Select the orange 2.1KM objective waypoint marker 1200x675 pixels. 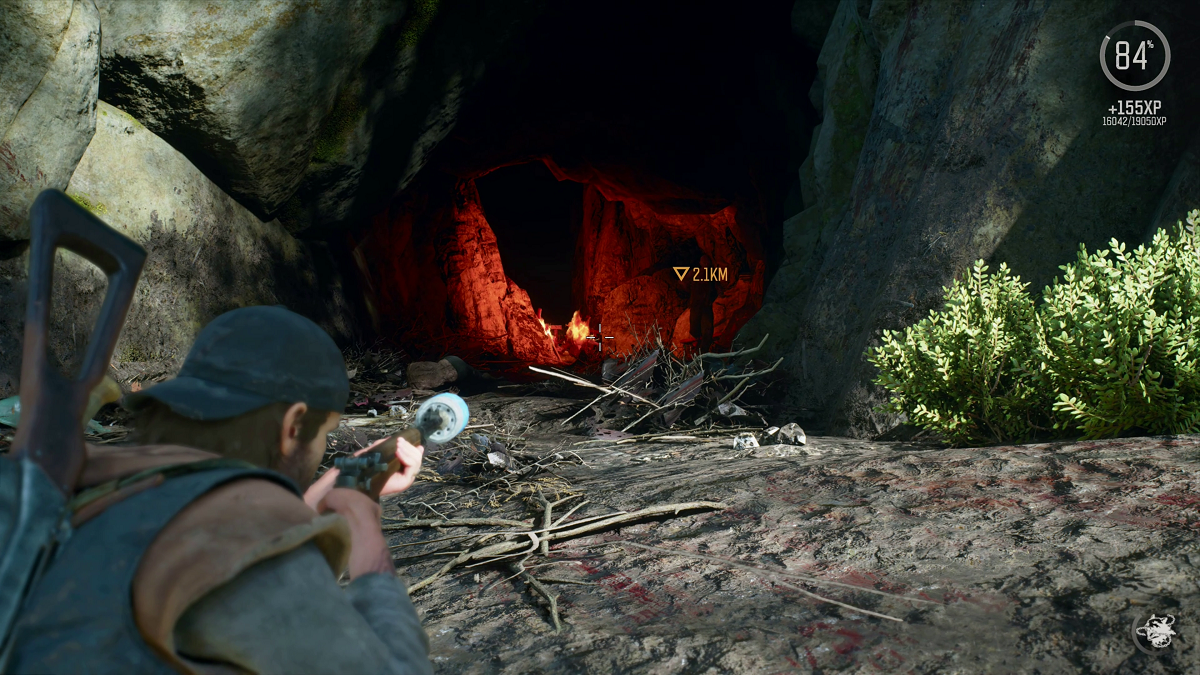pos(681,273)
